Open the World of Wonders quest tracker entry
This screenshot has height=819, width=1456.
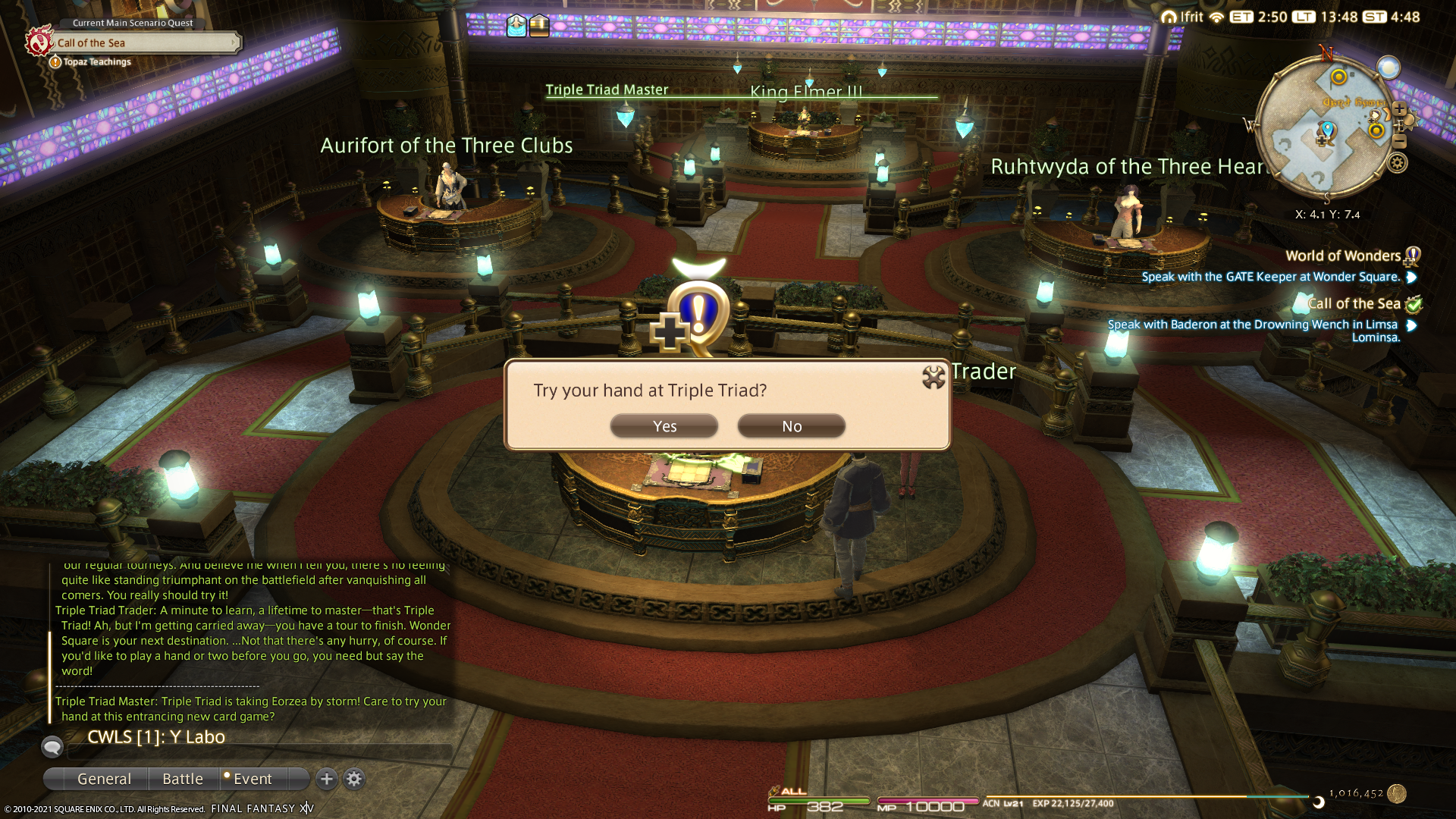1342,256
